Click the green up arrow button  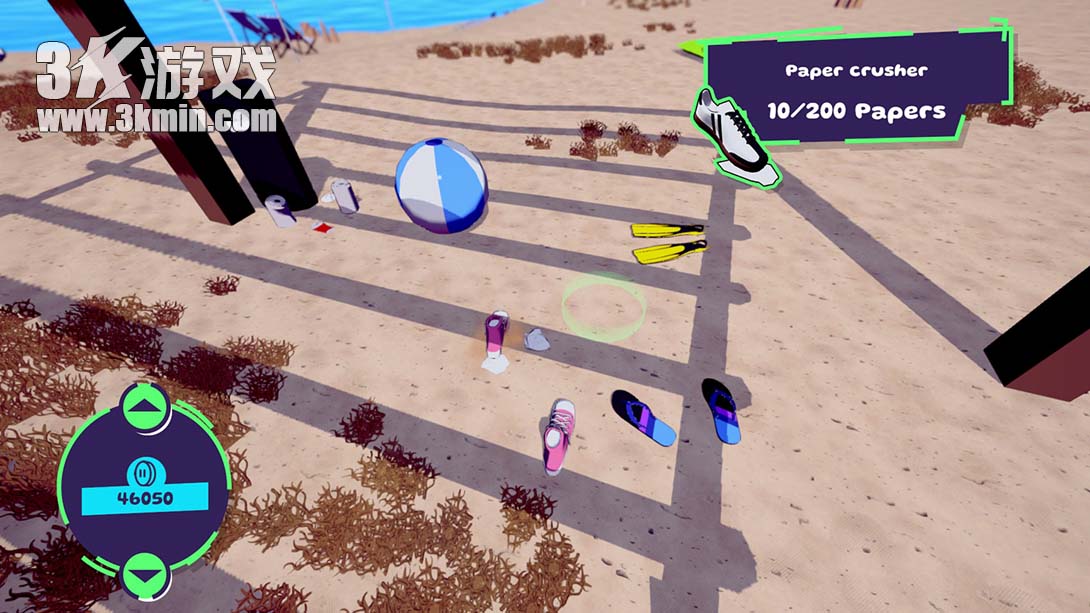pyautogui.click(x=146, y=407)
